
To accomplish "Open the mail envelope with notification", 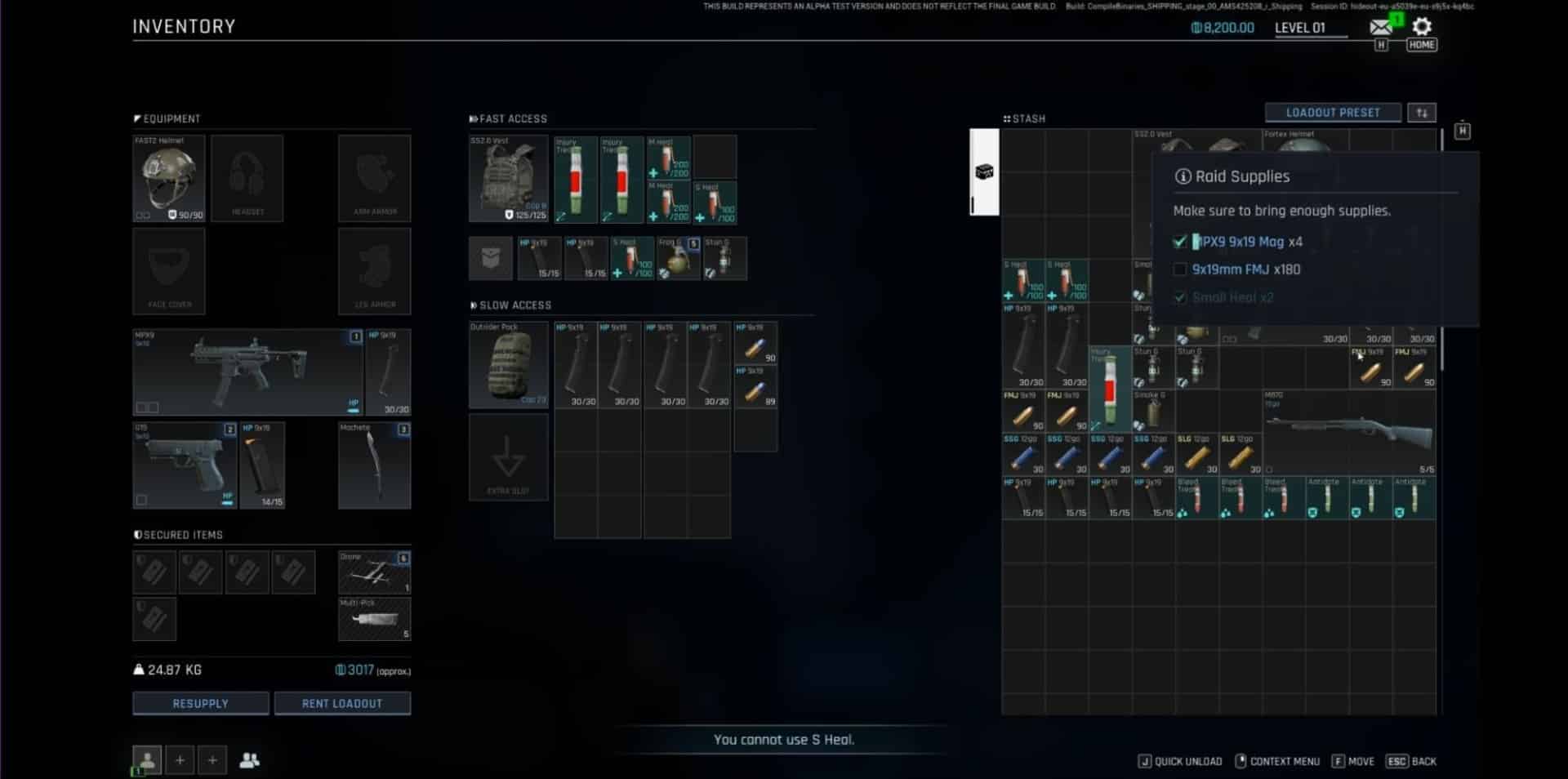I will (1380, 25).
